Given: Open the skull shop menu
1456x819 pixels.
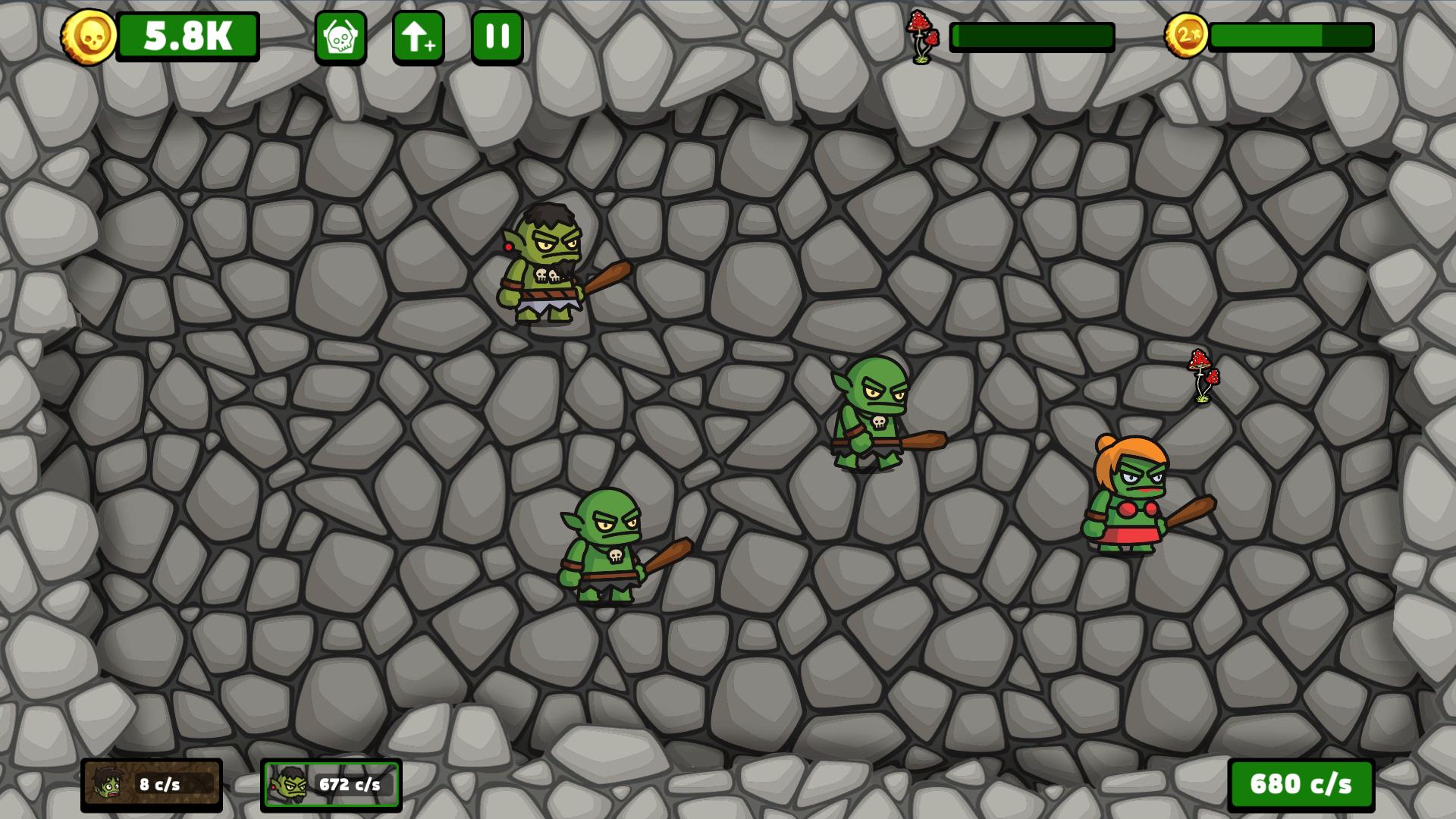Looking at the screenshot, I should (x=342, y=36).
